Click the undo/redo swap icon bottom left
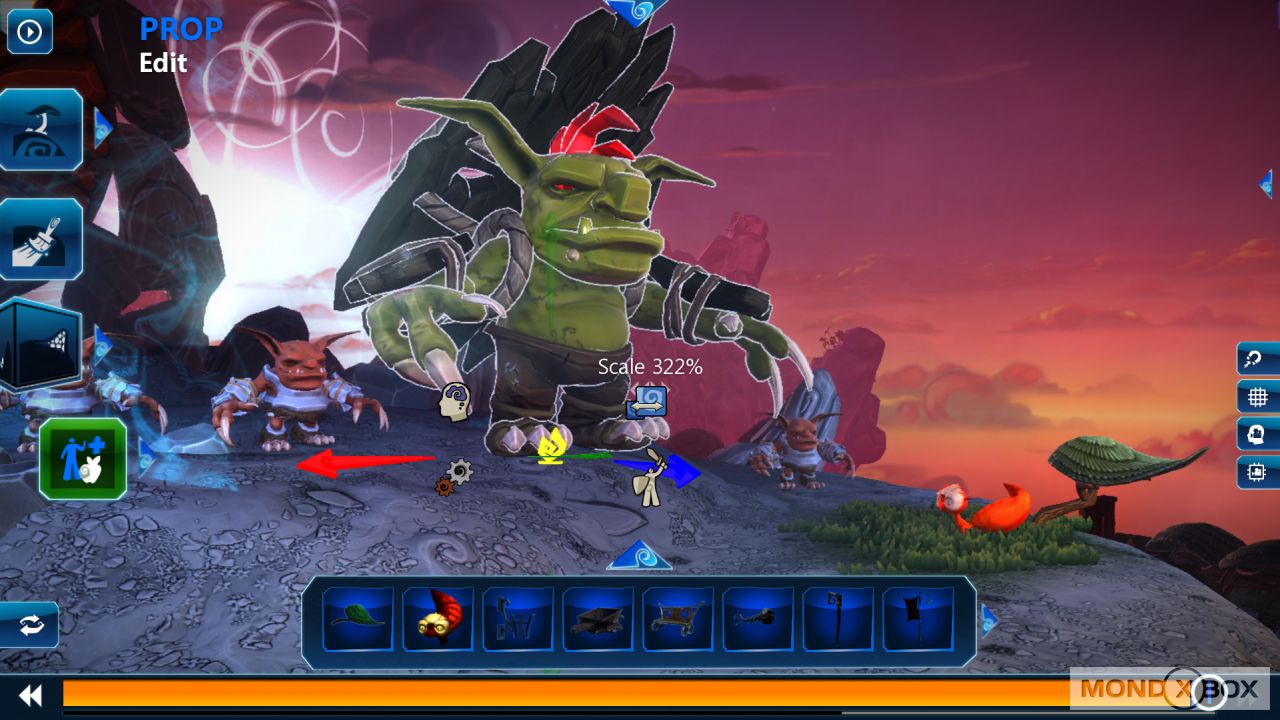The height and width of the screenshot is (720, 1280). point(29,625)
